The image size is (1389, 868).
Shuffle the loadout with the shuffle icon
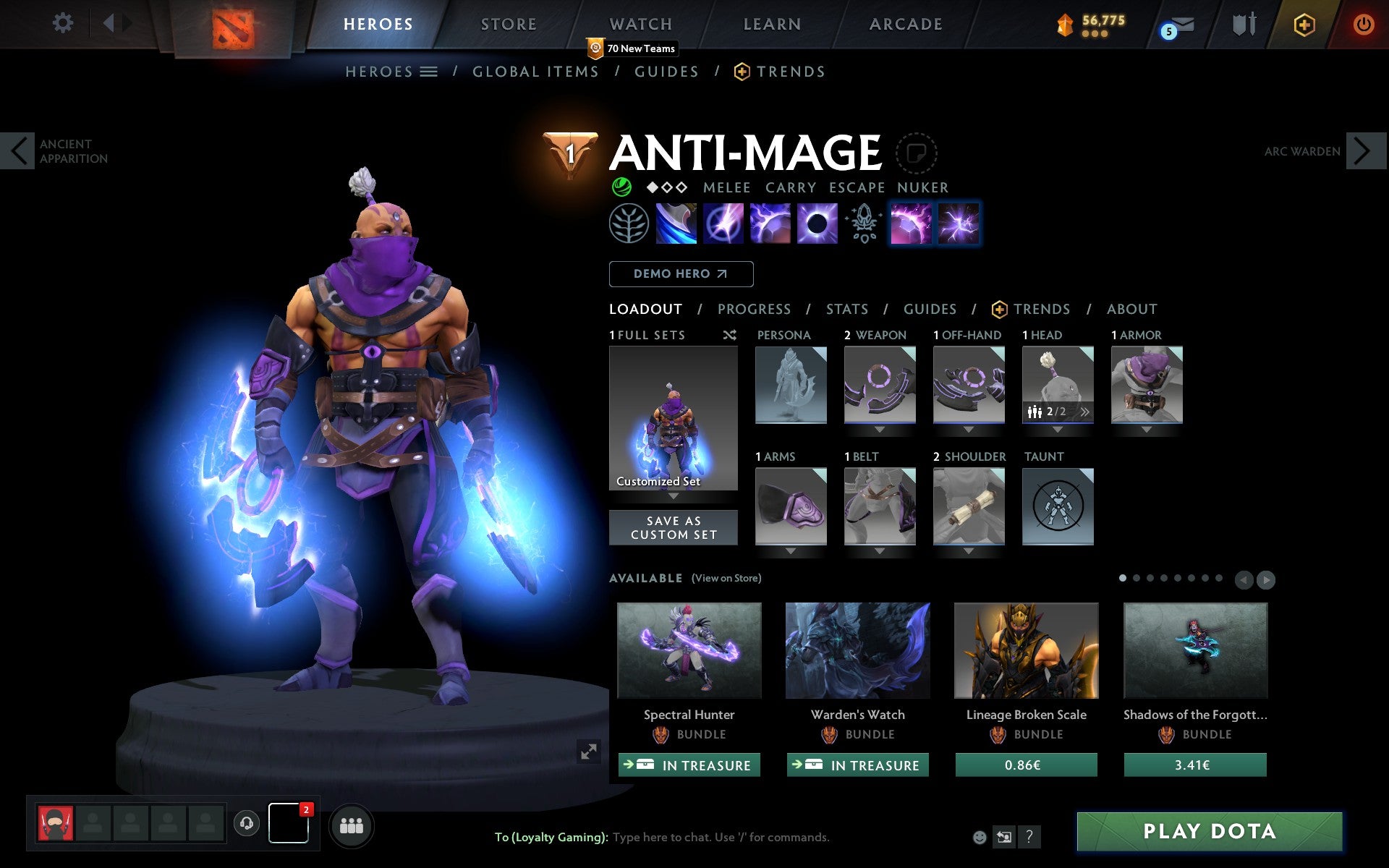pos(729,335)
